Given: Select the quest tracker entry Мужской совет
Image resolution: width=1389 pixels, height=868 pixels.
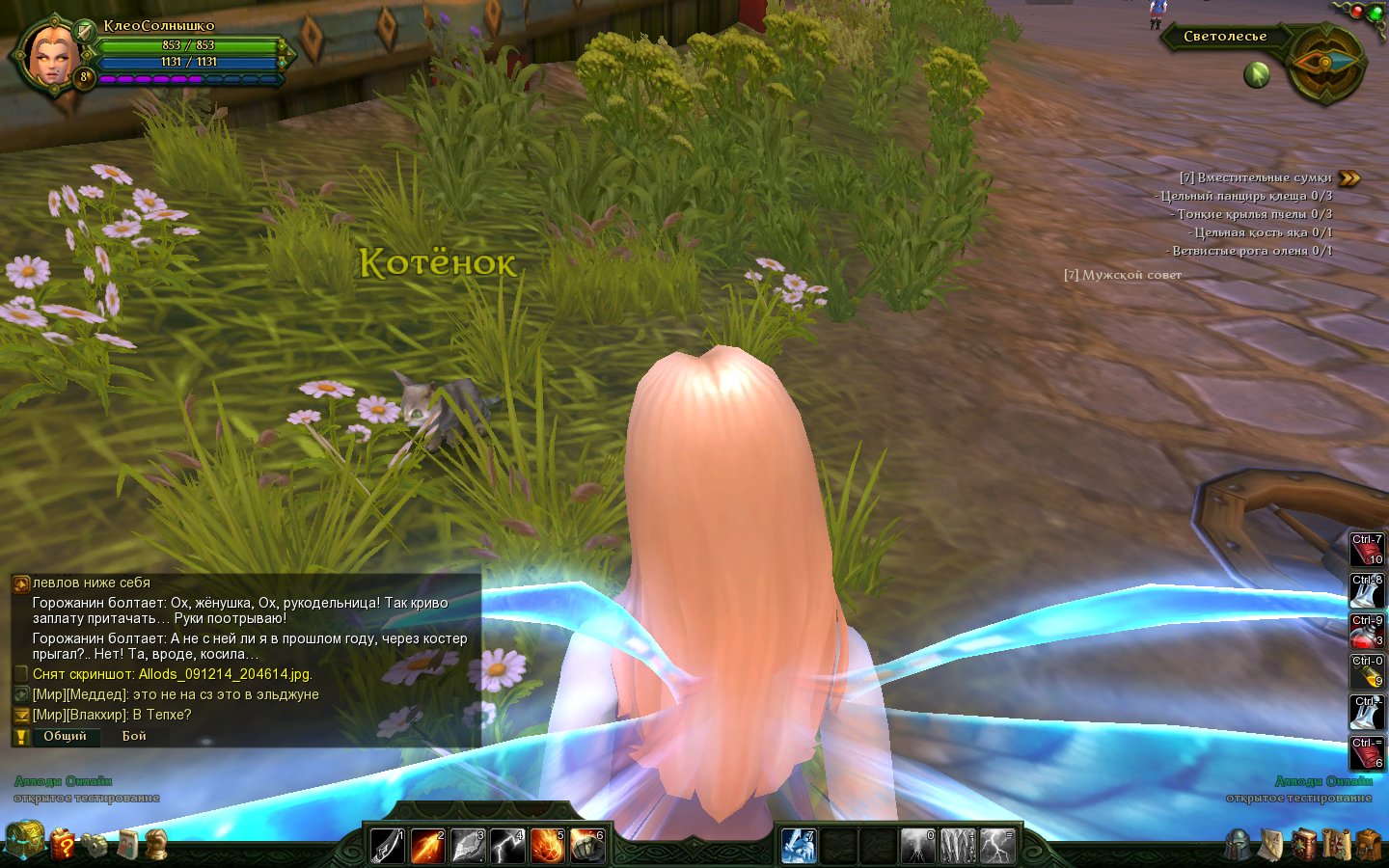Looking at the screenshot, I should tap(1122, 275).
